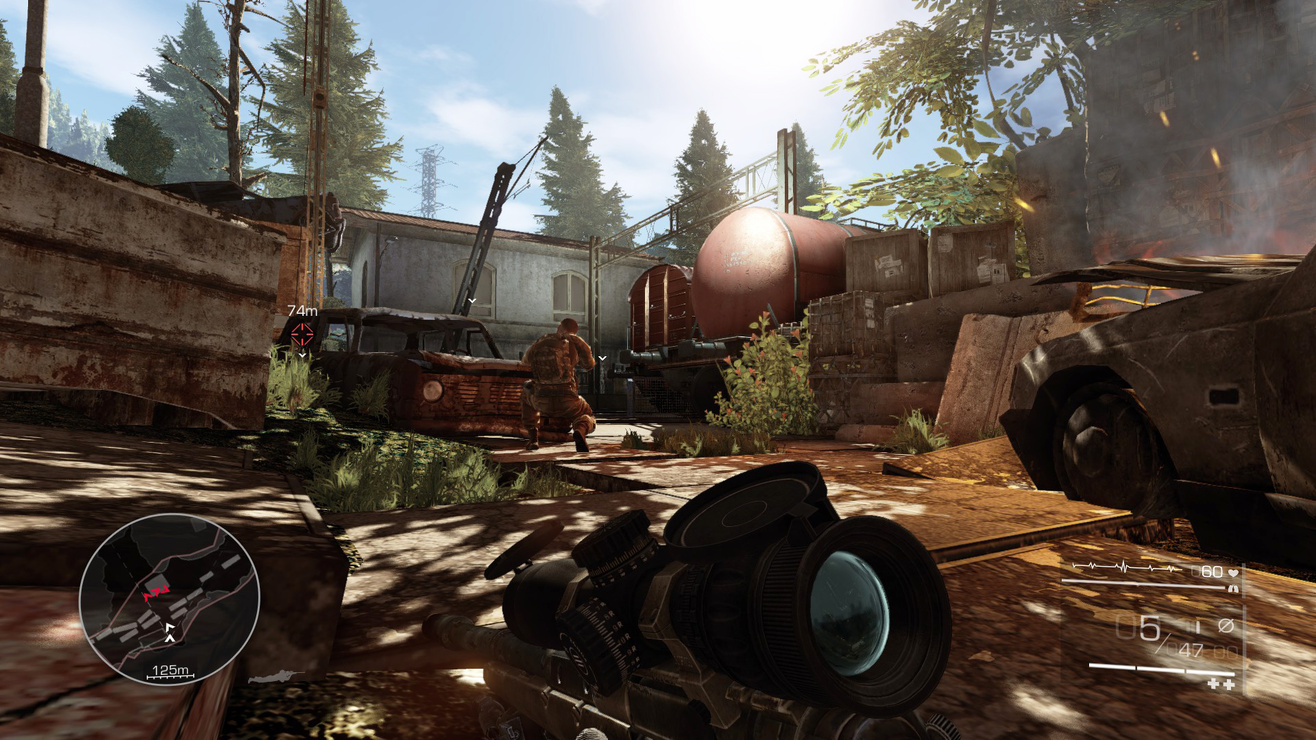Screen dimensions: 1316x740
Task: Open the circular minimap
Action: pos(169,598)
